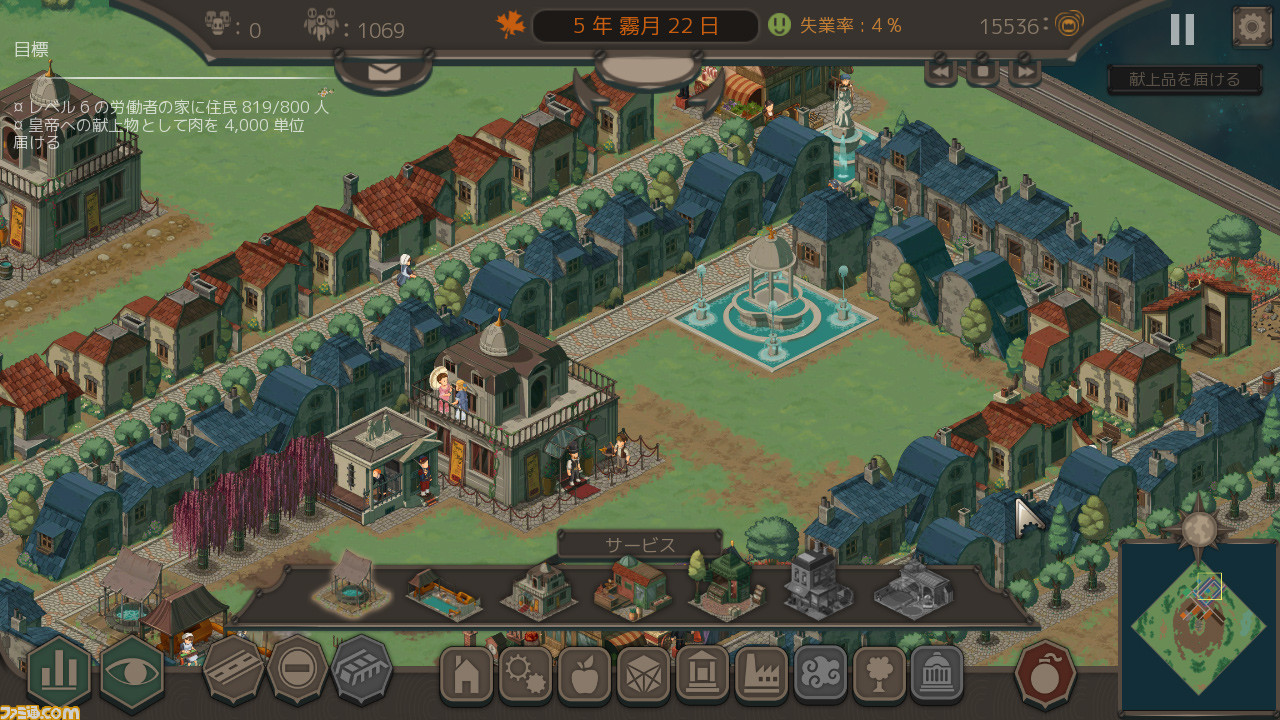This screenshot has width=1280, height=720.
Task: Select the road building tool
Action: coord(234,670)
